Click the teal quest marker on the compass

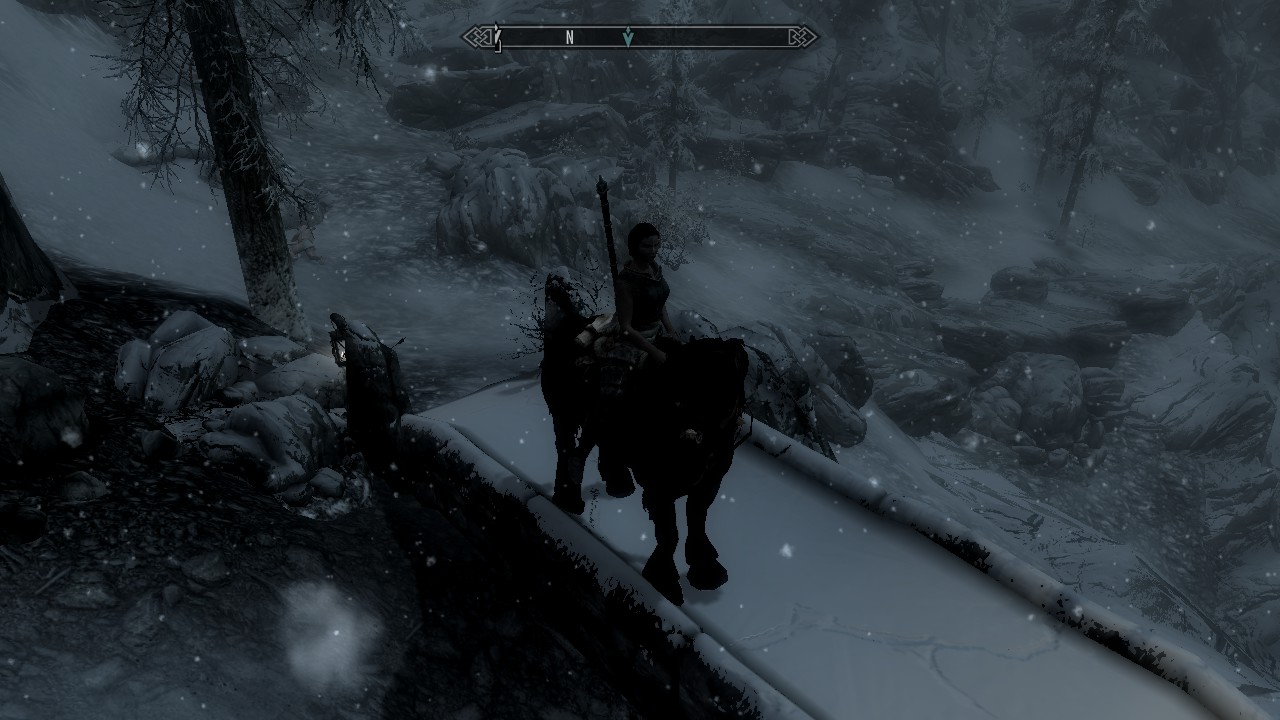[627, 38]
